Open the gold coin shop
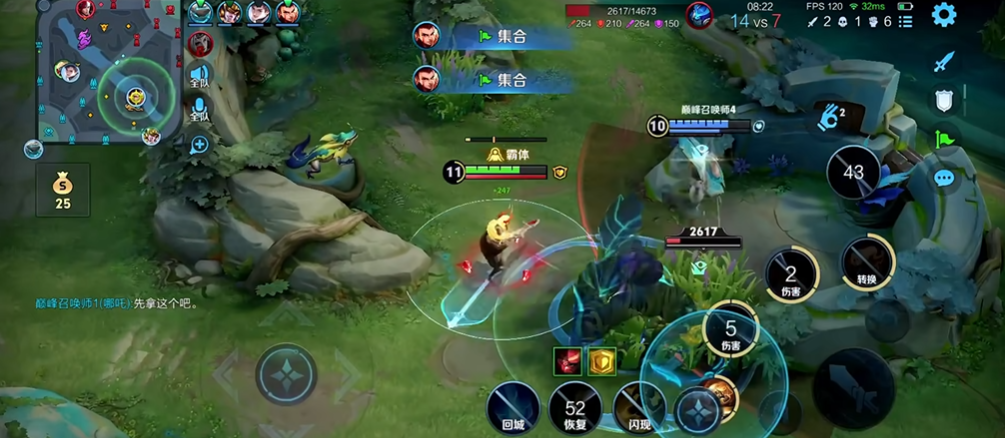 (x=63, y=189)
